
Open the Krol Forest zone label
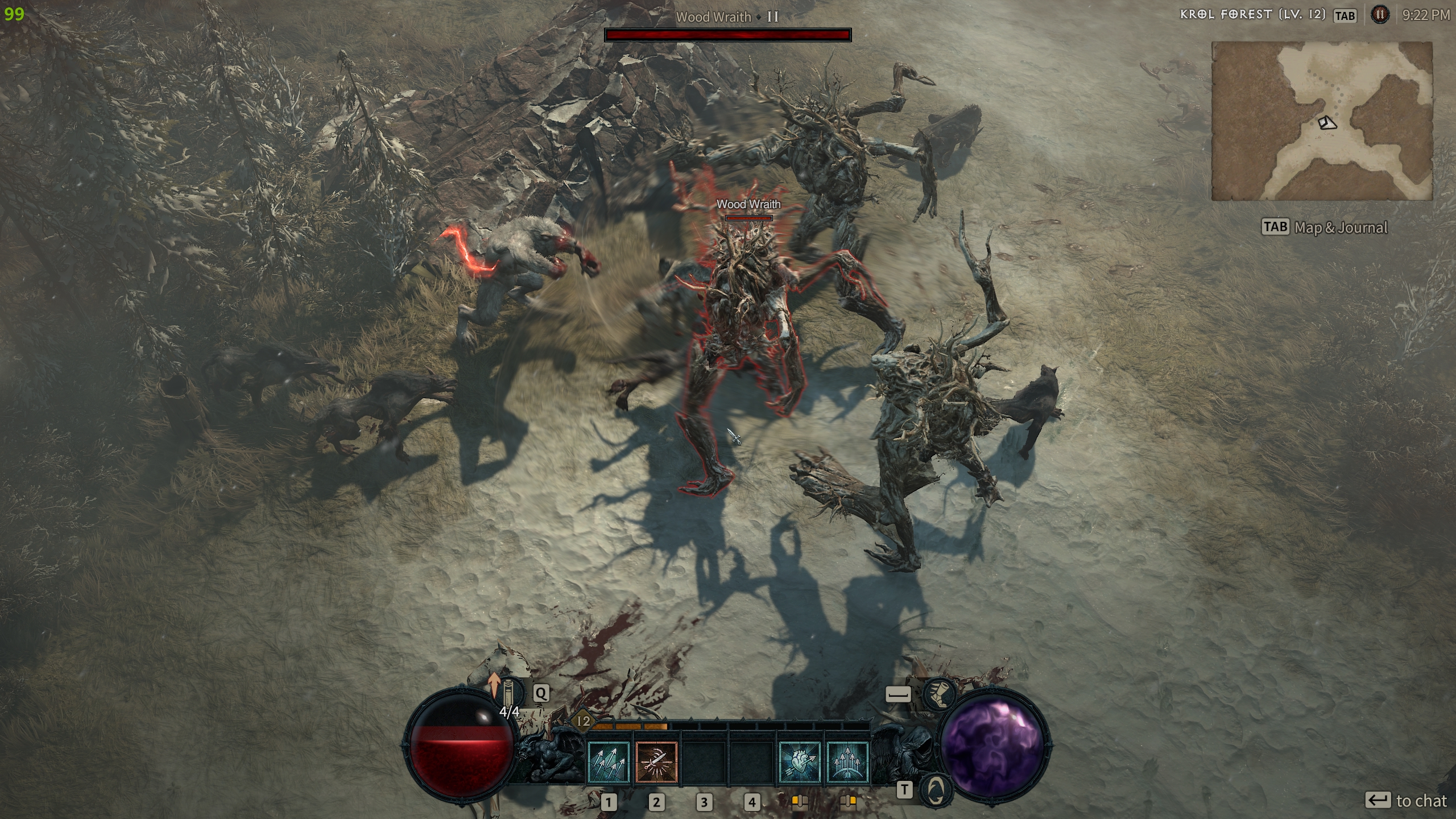1252,15
